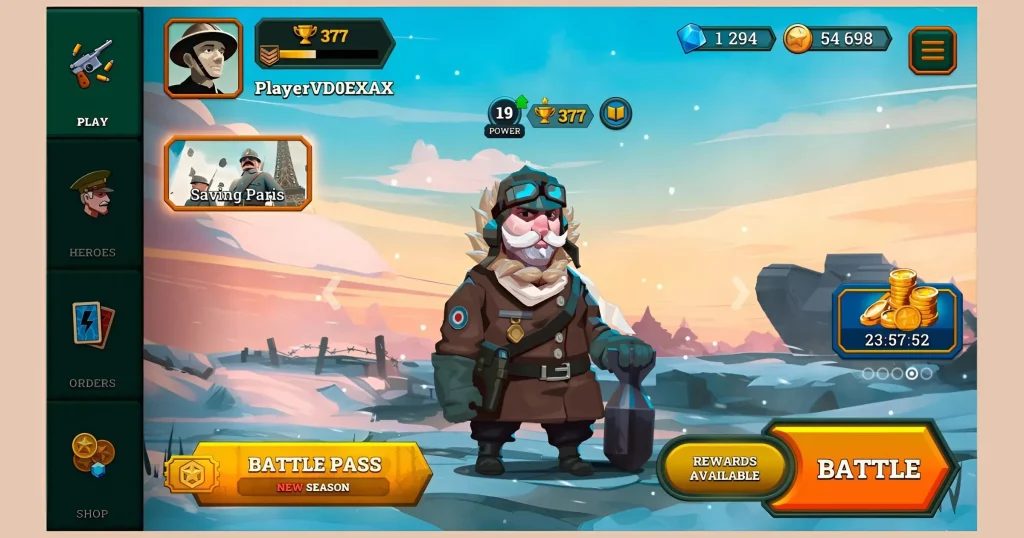Screen dimensions: 1024x538
Task: Go to the Orders tab
Action: pos(93,338)
